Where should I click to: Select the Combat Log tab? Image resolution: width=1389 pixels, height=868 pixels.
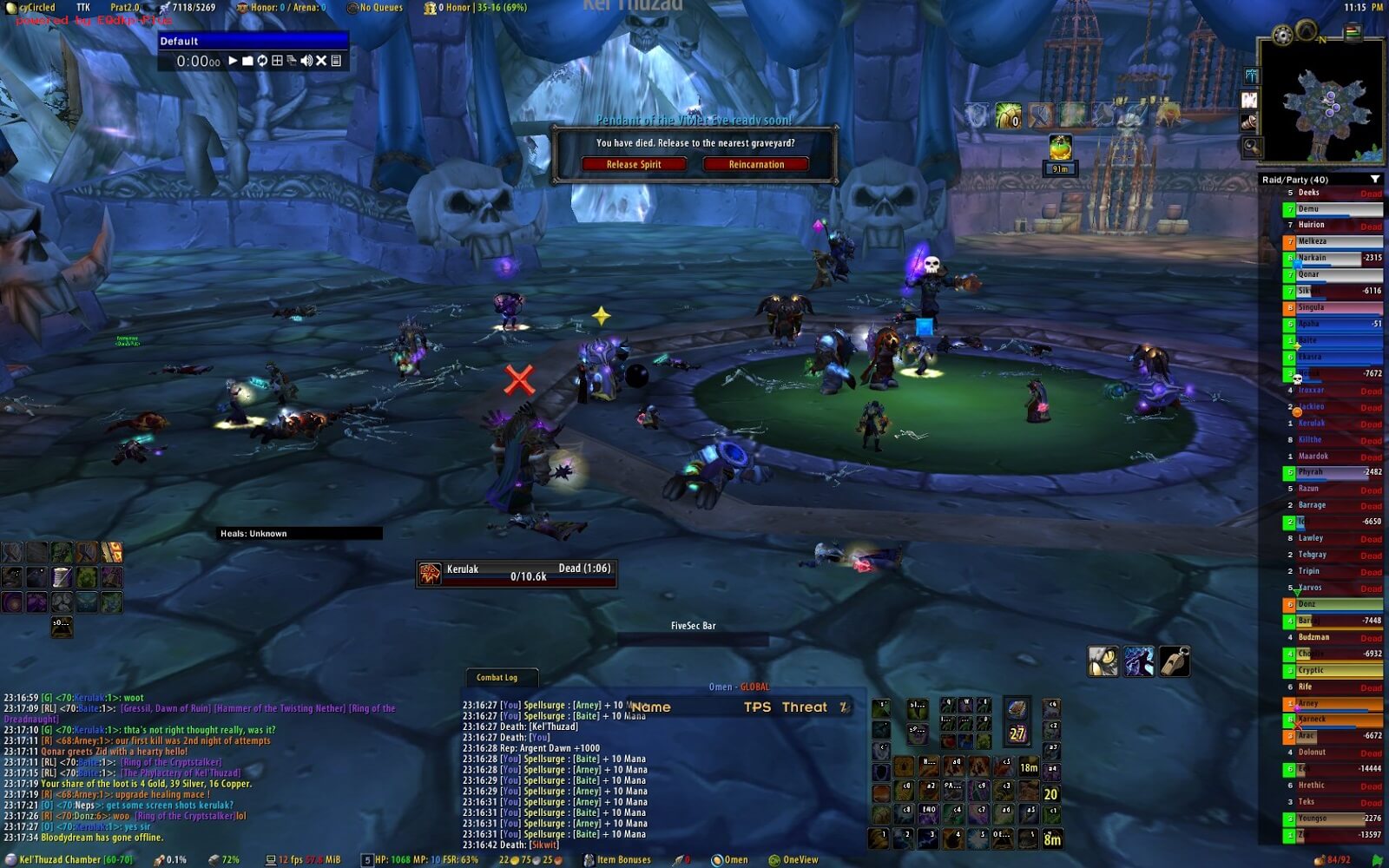(x=497, y=677)
